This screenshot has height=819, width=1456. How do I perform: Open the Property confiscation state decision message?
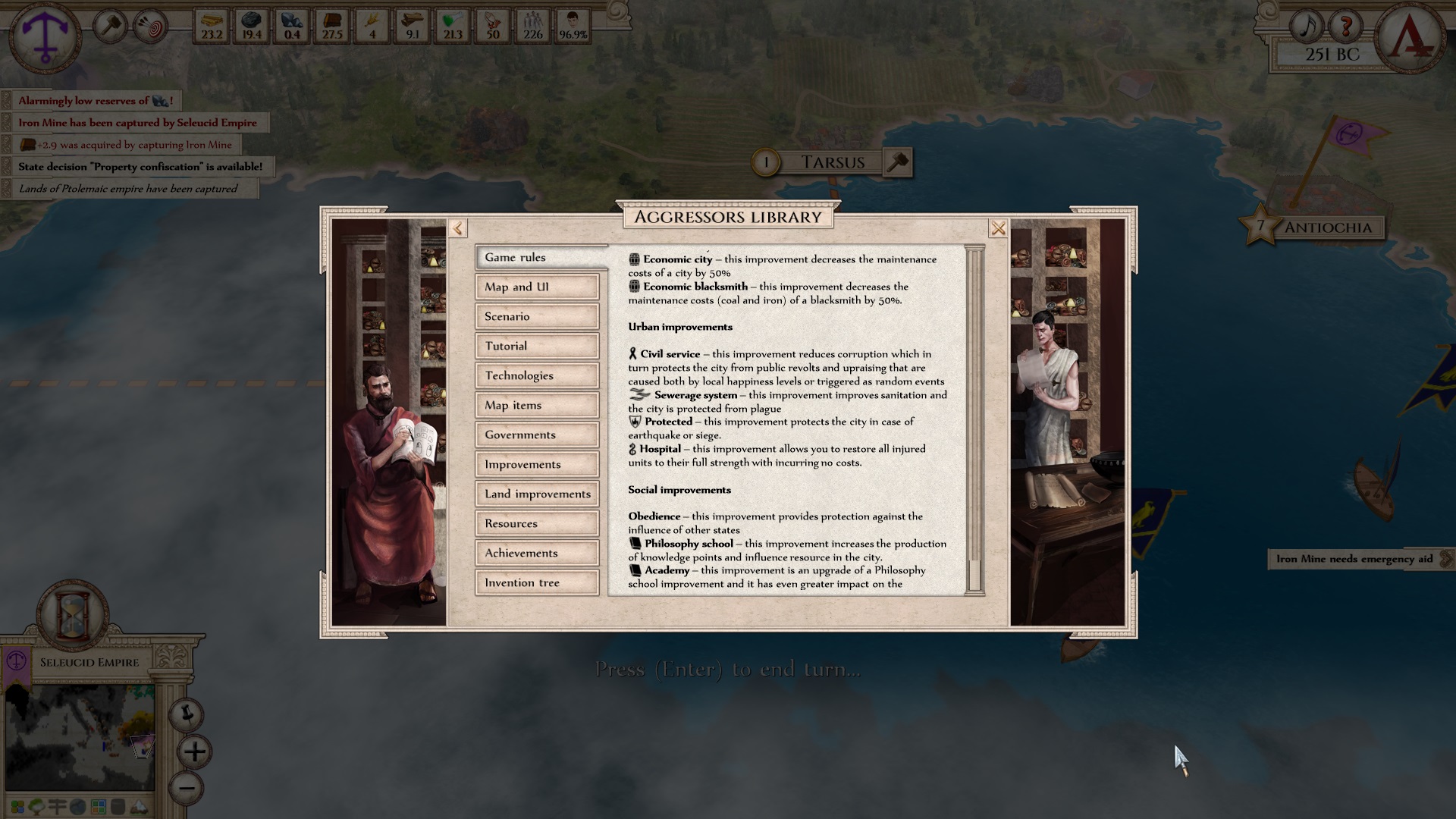[136, 166]
